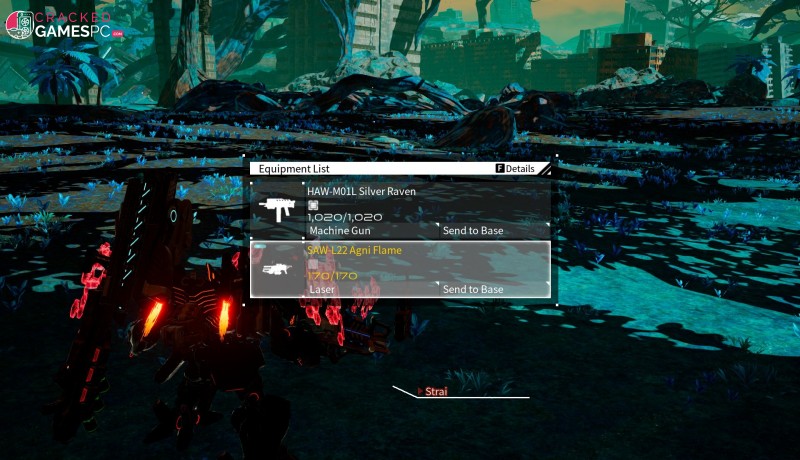Select the HAW-M01L Silver Raven weapon entry
The image size is (800, 460).
361,191
